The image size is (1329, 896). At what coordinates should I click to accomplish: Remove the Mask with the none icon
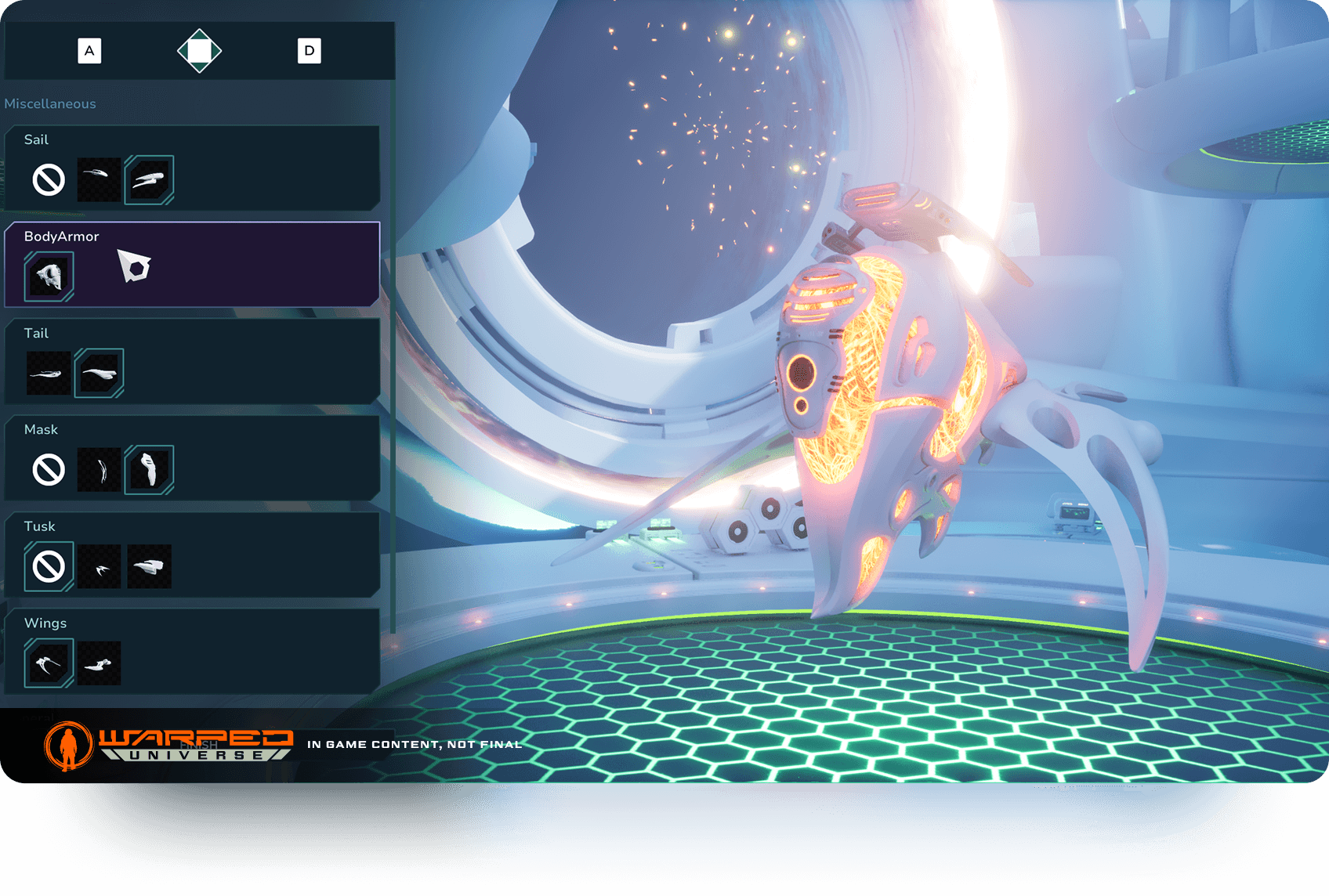tap(49, 470)
